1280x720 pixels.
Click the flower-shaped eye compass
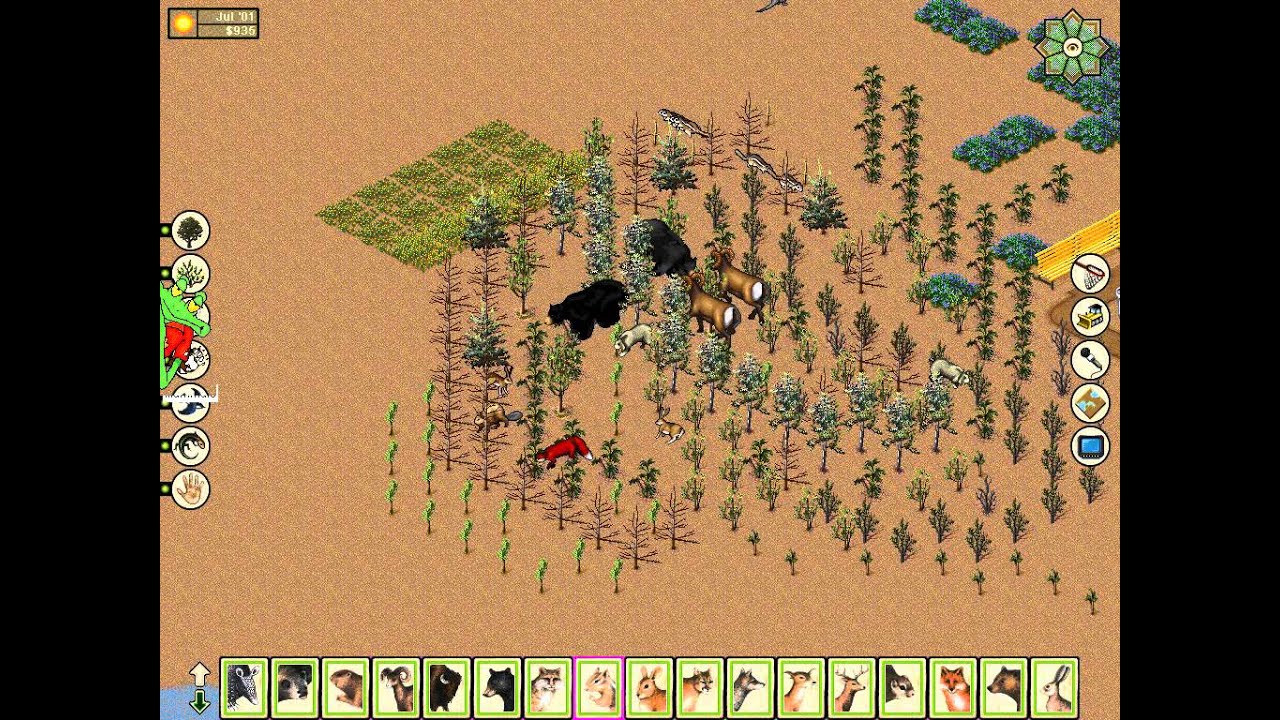pyautogui.click(x=1072, y=46)
